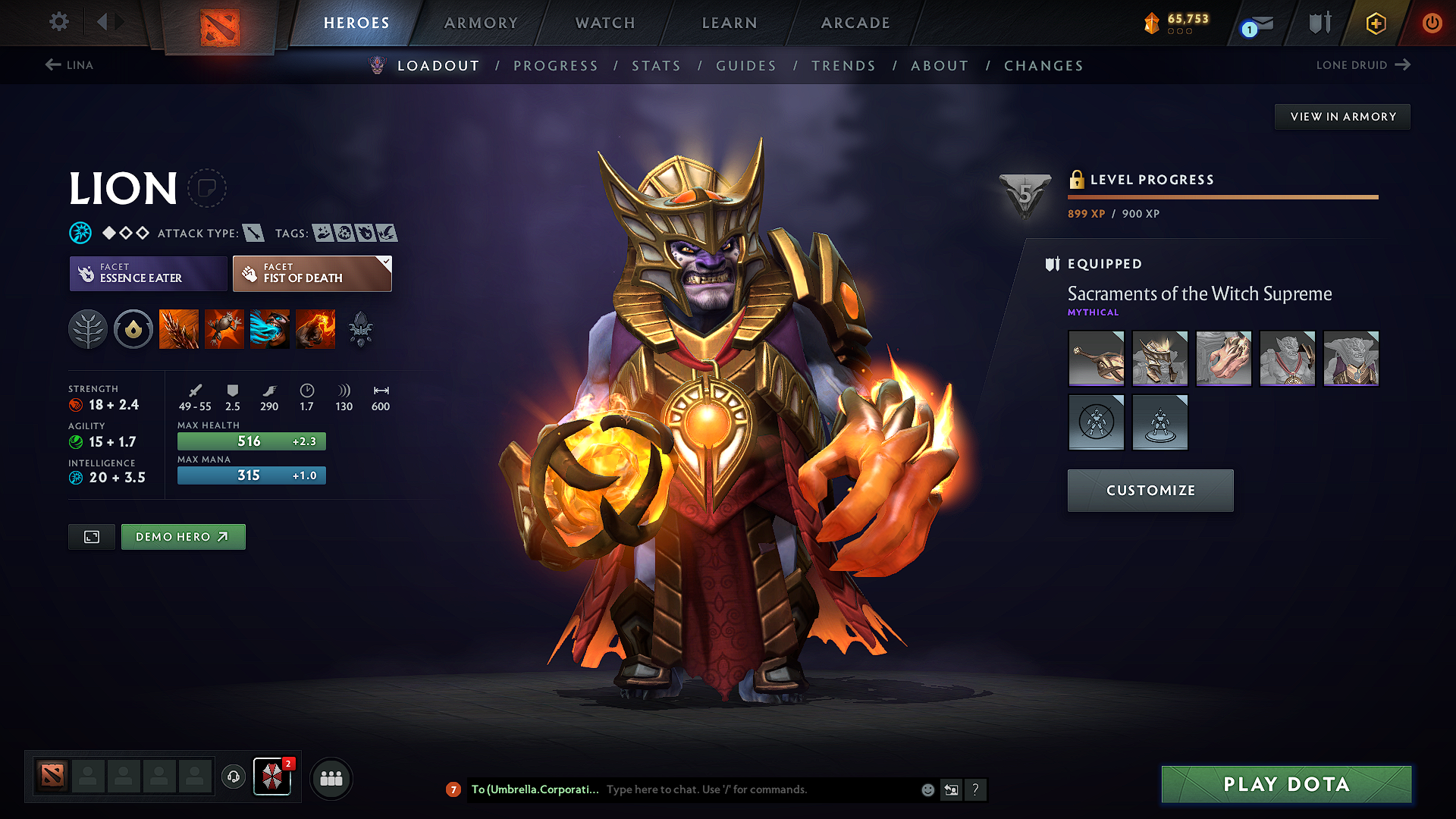
Task: Select the Essence Eater facet
Action: 147,273
